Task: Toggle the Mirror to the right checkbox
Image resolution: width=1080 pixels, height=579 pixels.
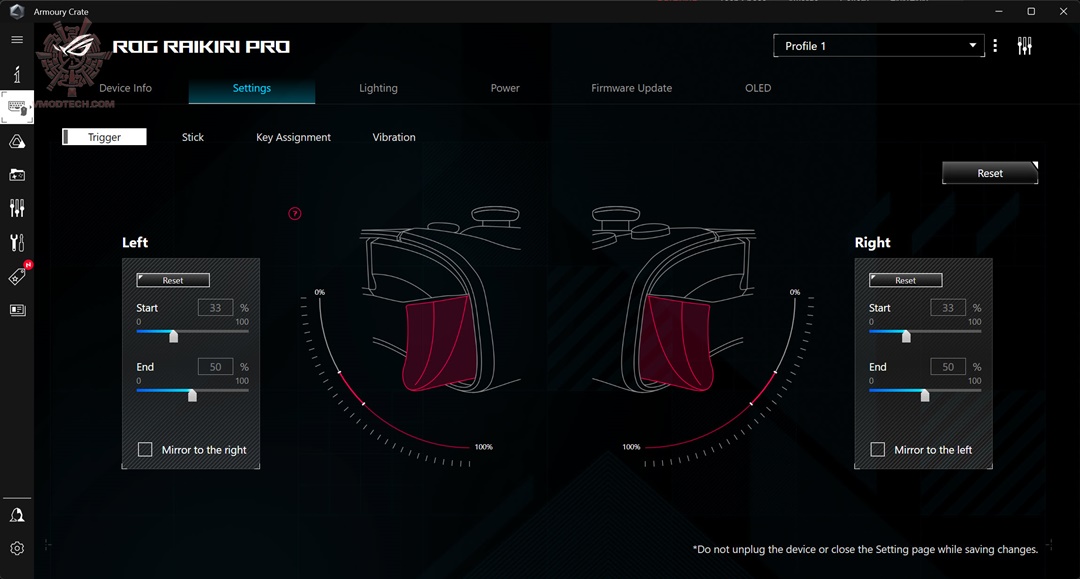Action: (145, 450)
